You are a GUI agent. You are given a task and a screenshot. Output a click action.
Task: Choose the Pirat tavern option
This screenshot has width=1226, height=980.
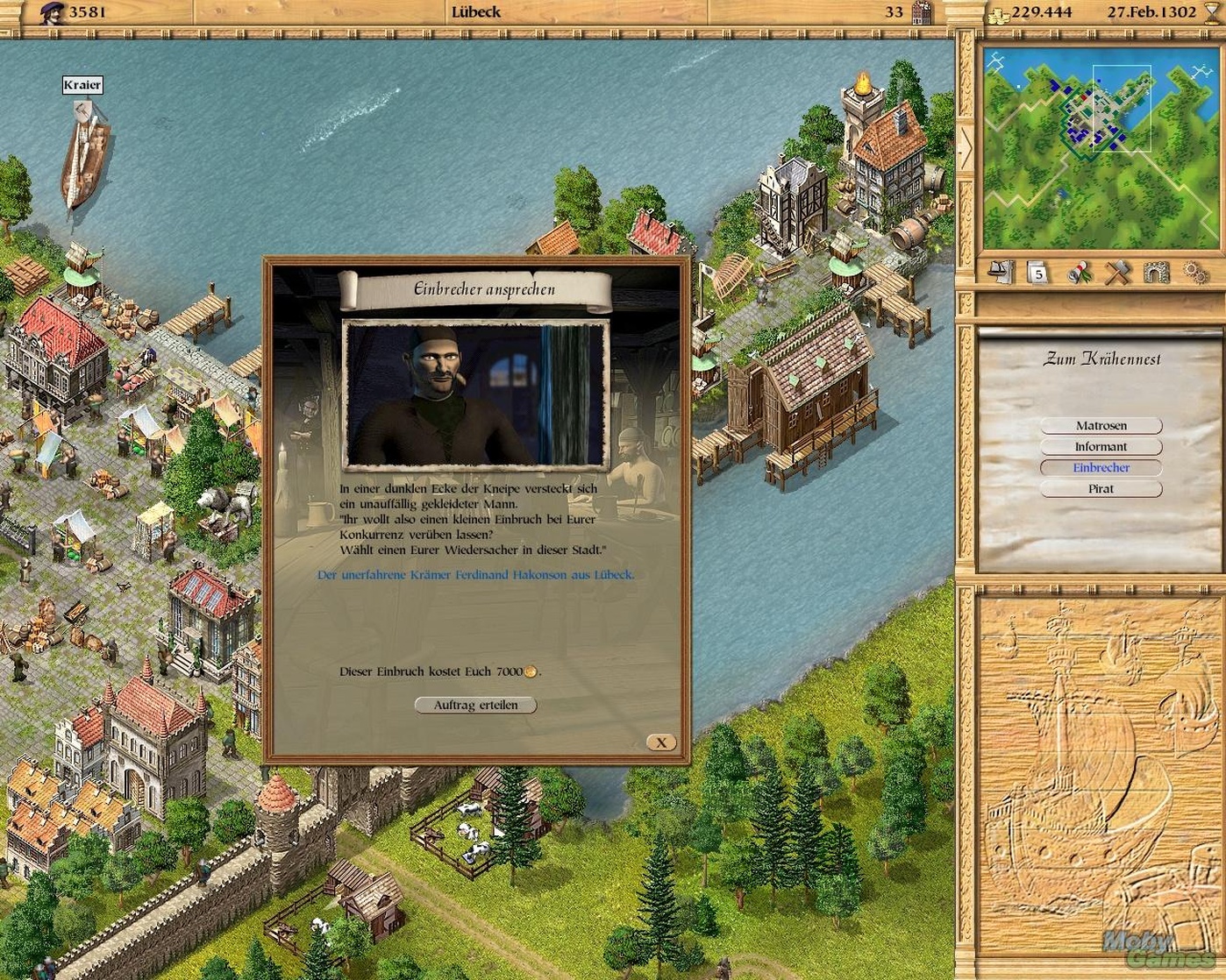point(1101,489)
